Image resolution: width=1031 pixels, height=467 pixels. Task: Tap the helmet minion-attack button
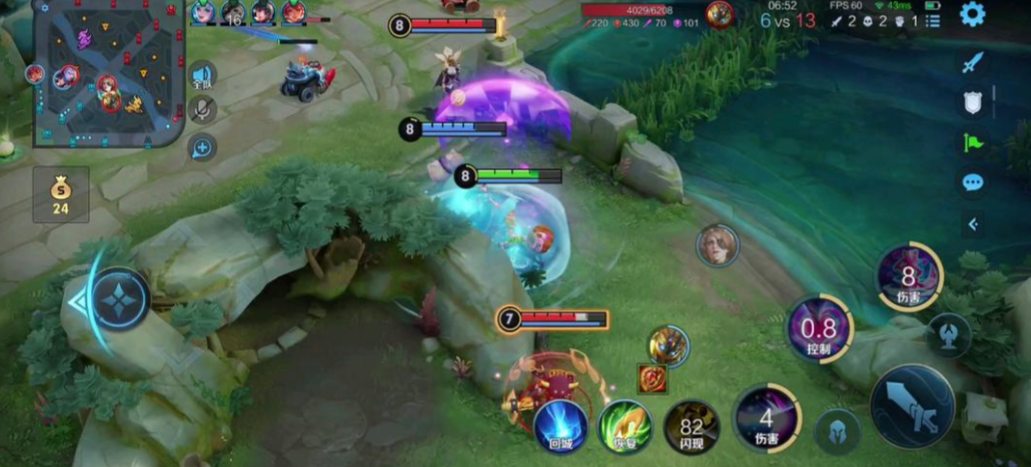[838, 432]
